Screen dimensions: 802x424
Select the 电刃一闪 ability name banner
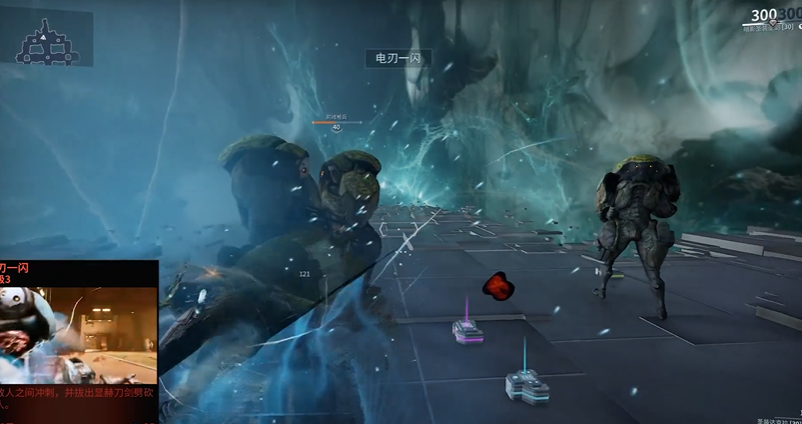click(x=397, y=60)
